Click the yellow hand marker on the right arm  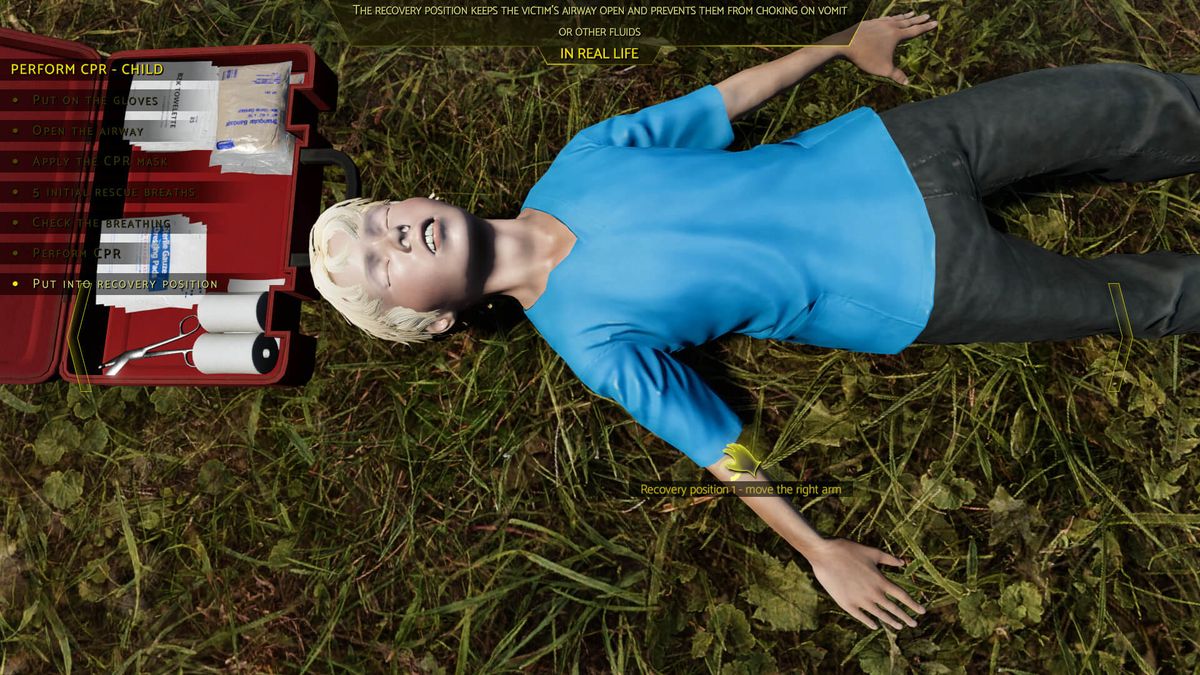click(741, 460)
